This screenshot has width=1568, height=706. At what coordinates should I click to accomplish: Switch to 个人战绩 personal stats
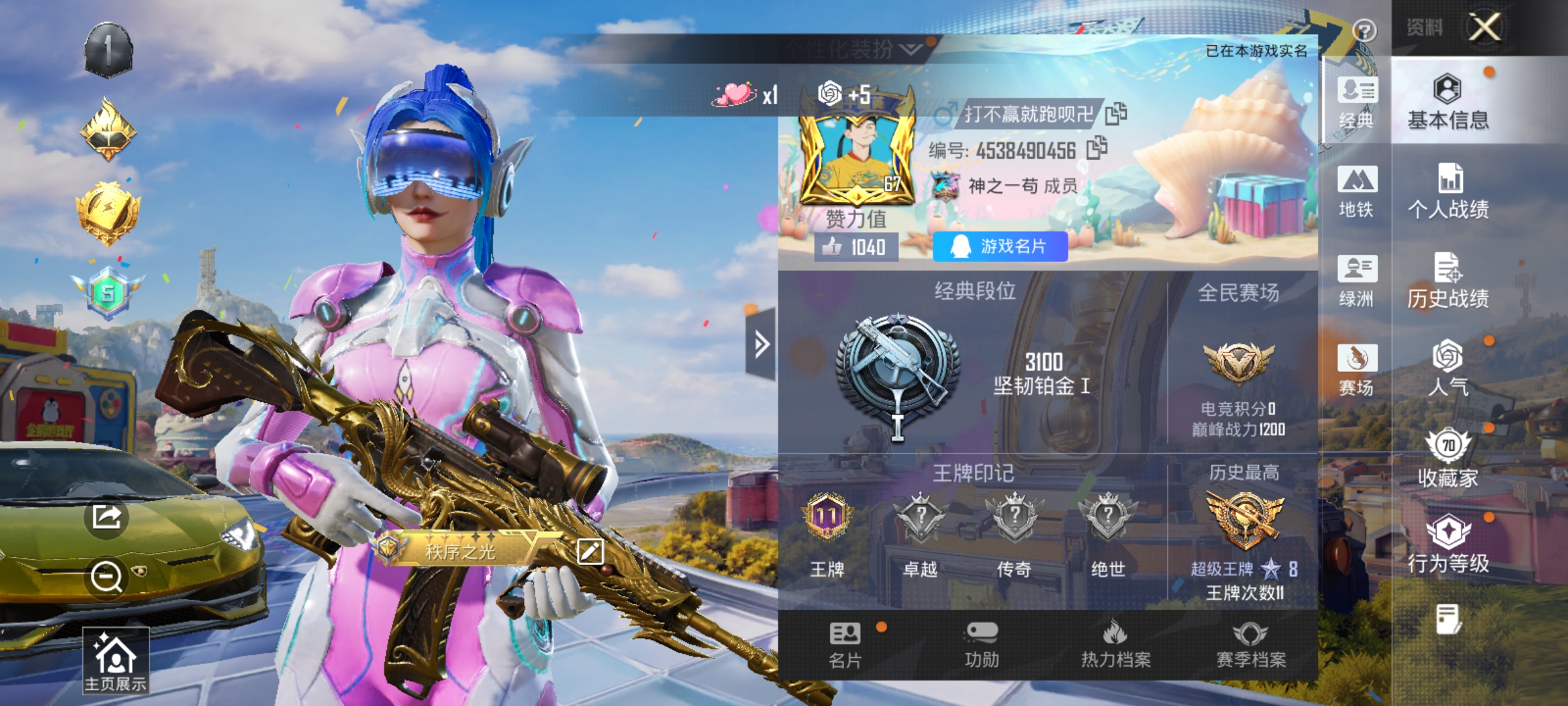(1448, 192)
